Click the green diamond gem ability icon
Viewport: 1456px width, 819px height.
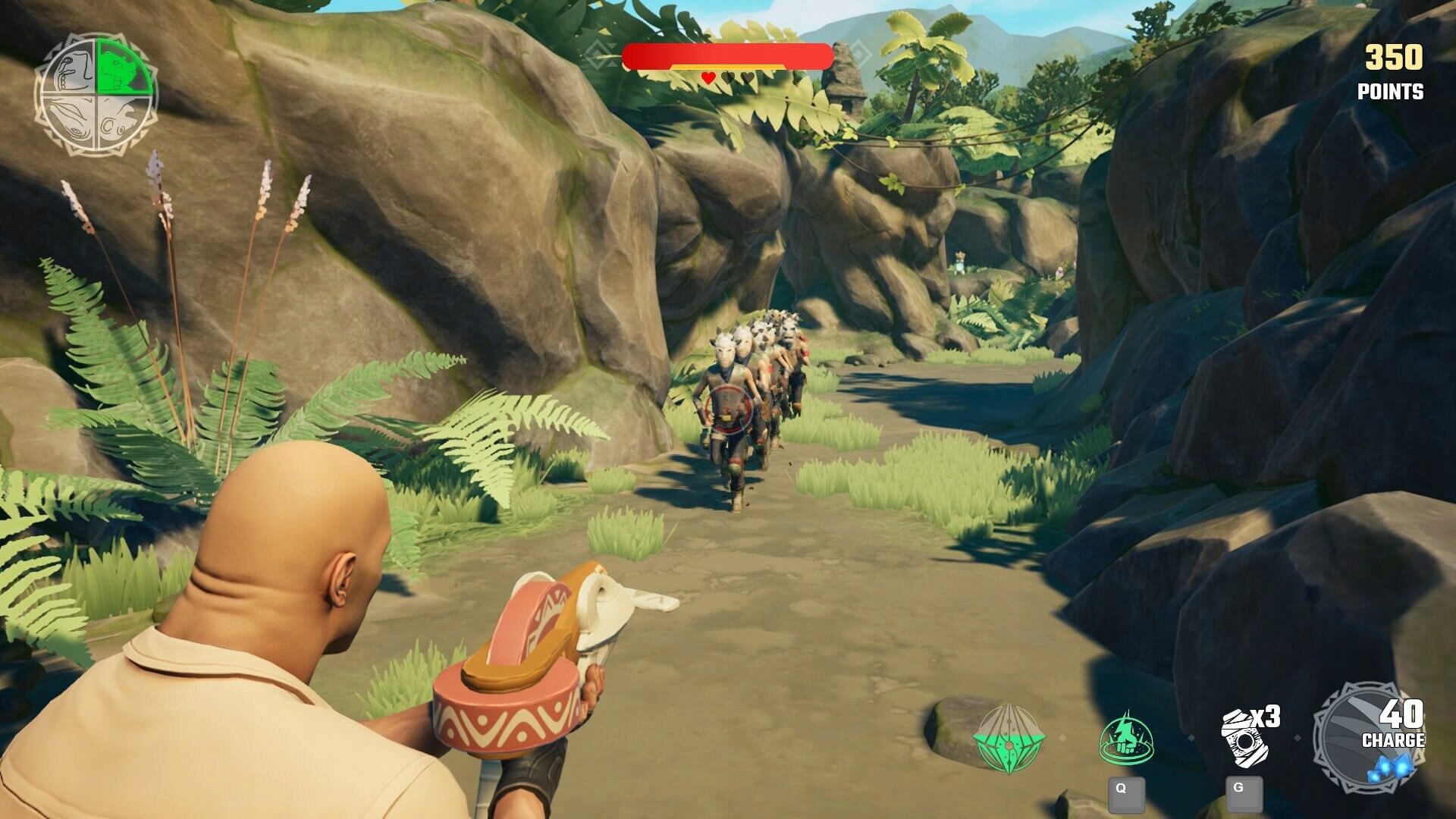(x=1009, y=737)
